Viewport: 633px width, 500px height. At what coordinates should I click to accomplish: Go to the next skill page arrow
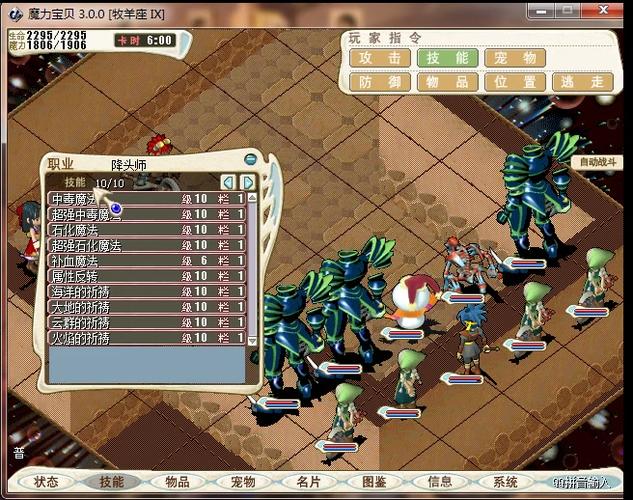[247, 182]
